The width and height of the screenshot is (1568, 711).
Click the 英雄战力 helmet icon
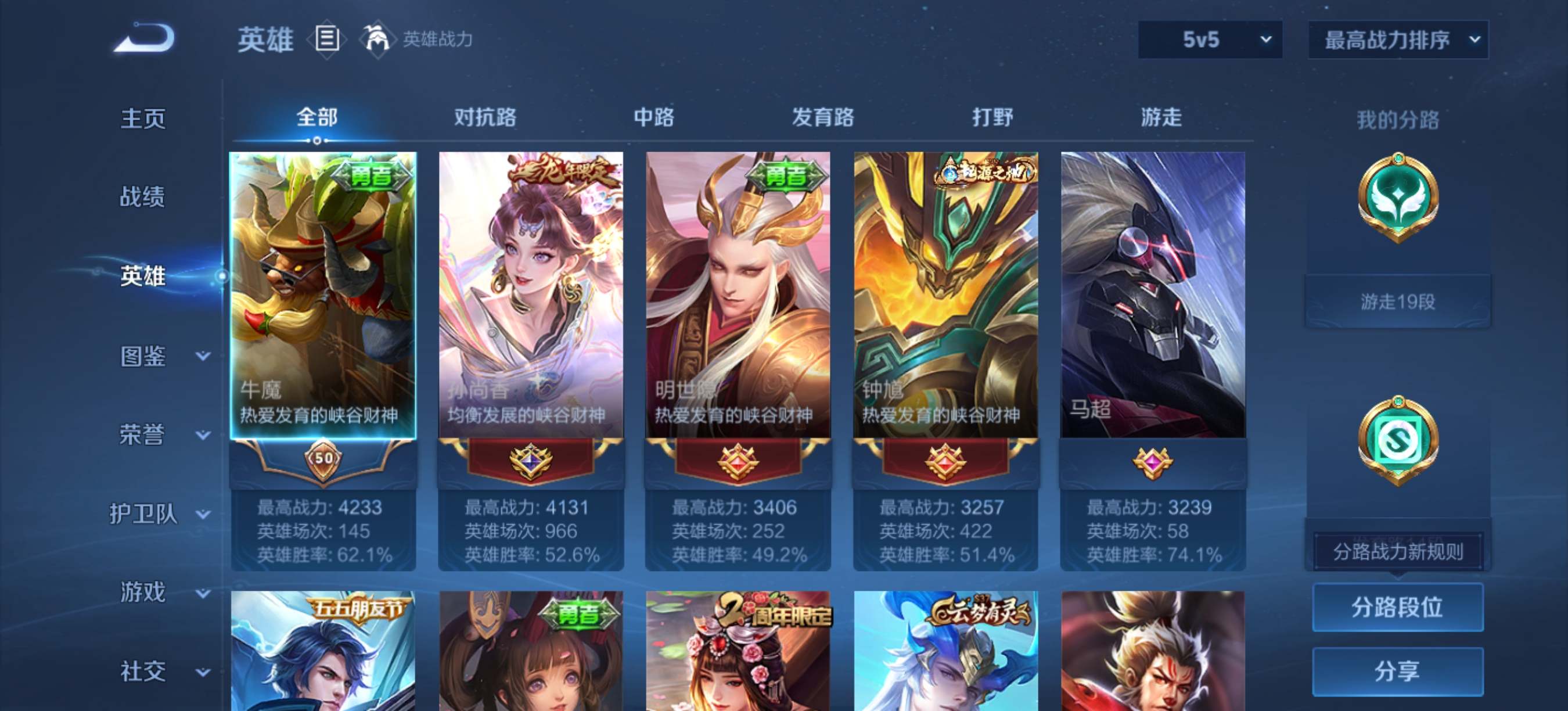click(x=377, y=38)
